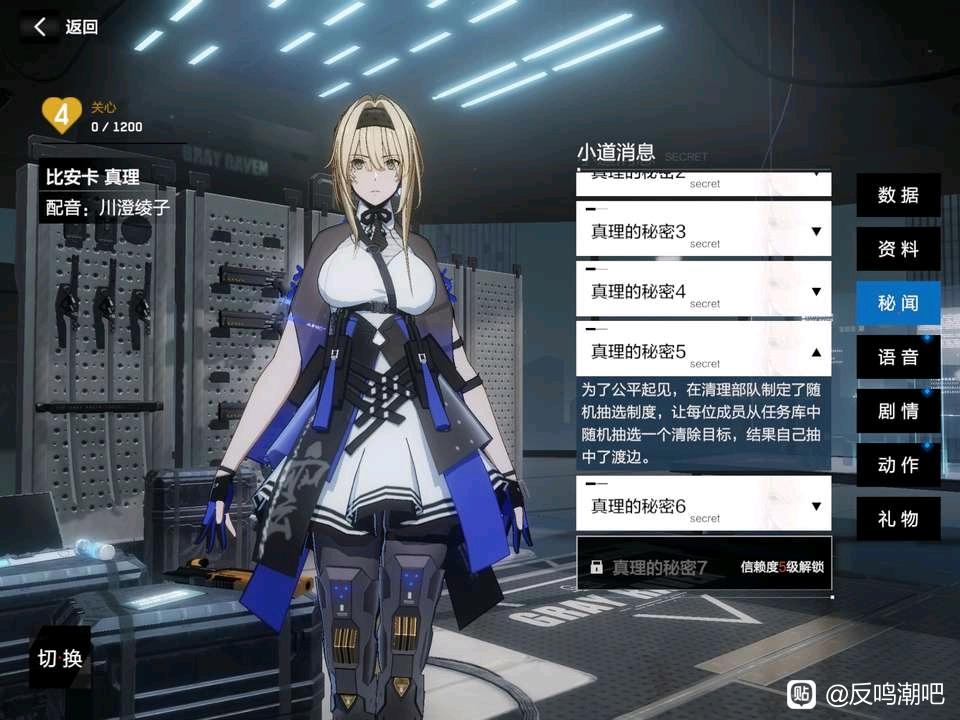This screenshot has height=720, width=960.
Task: Expand 真理的秘密4 entry
Action: [704, 291]
